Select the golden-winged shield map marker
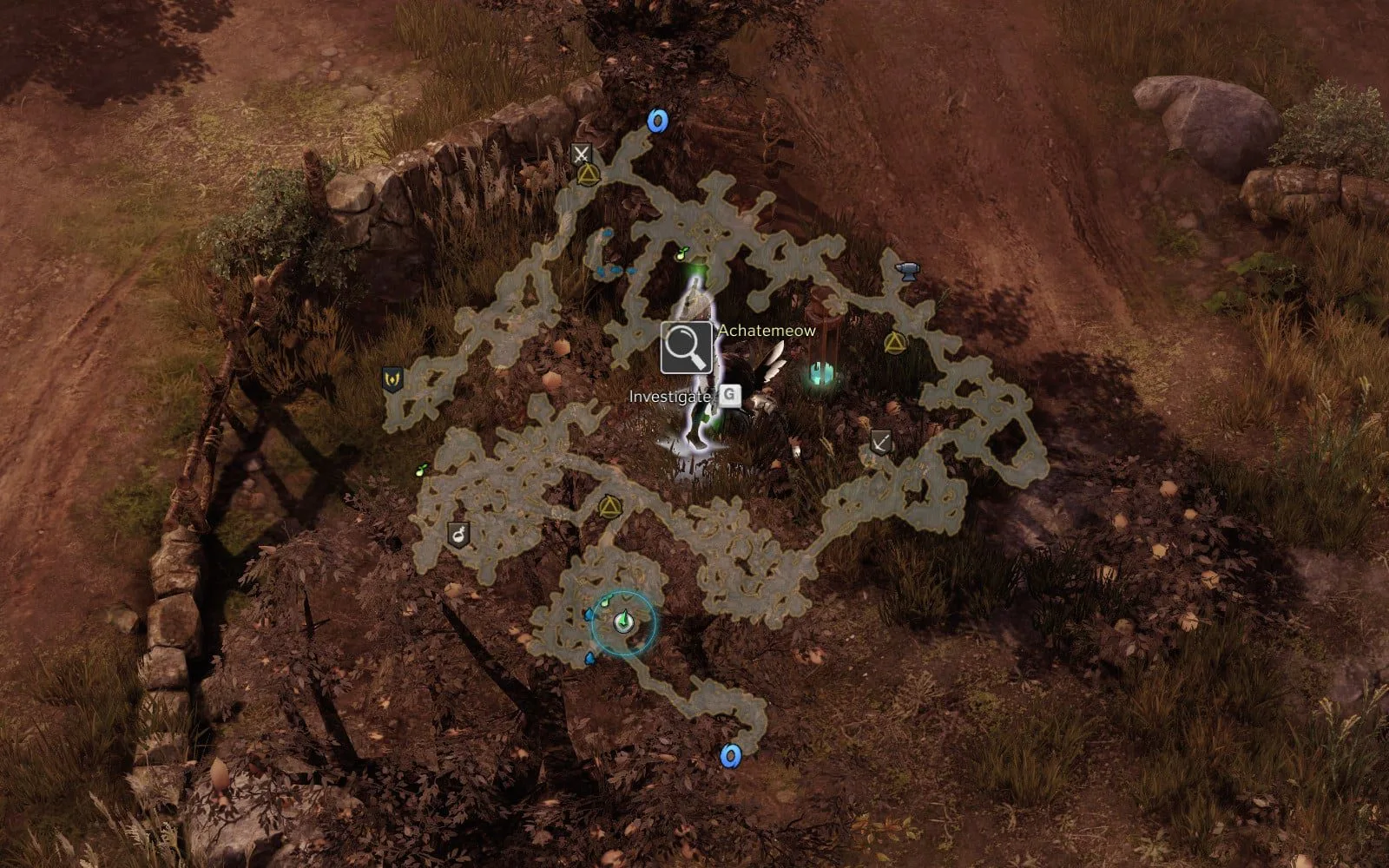This screenshot has width=1389, height=868. click(x=393, y=379)
